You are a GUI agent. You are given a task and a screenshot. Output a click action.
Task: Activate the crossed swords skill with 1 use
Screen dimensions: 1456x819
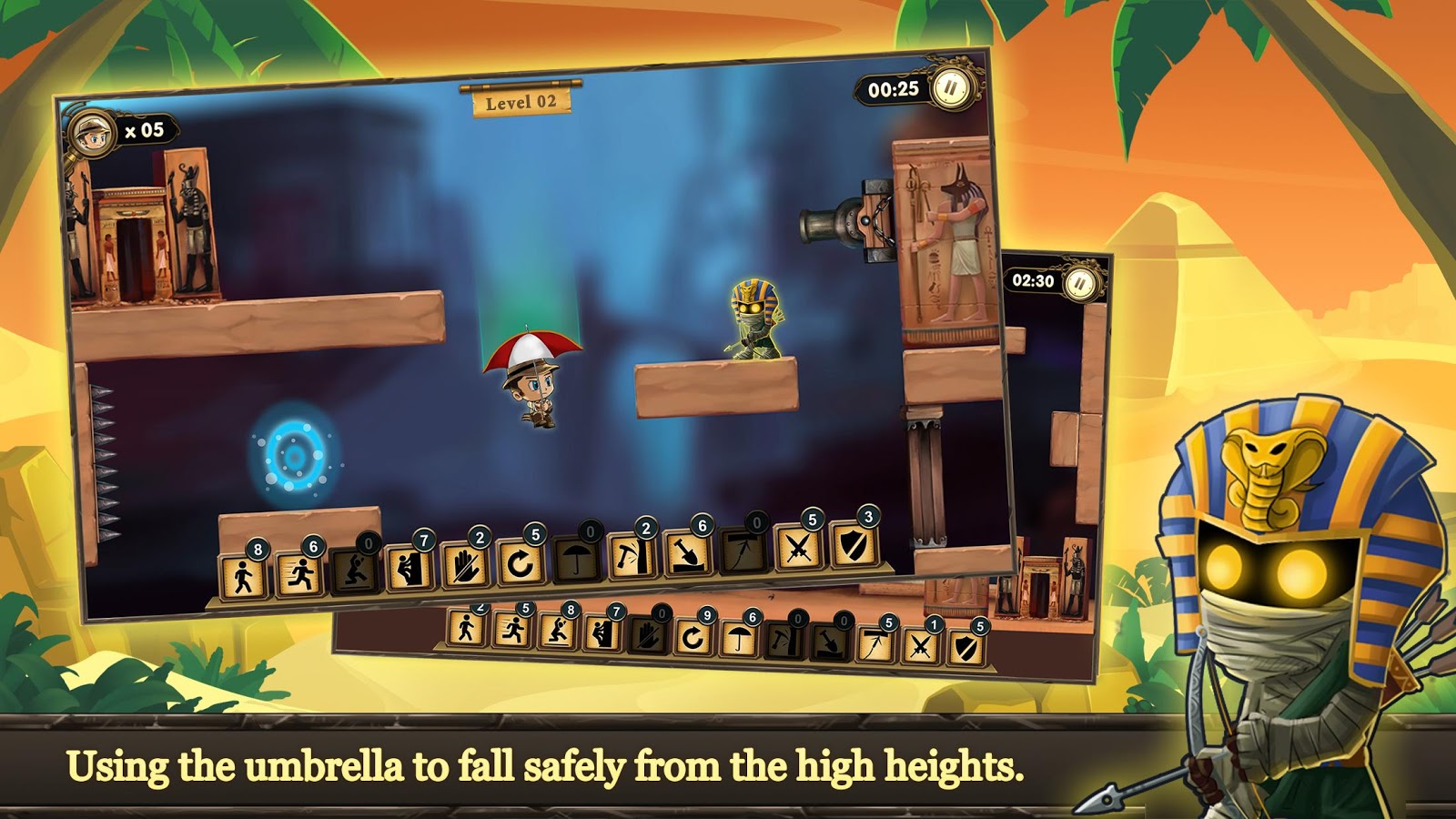pos(920,646)
